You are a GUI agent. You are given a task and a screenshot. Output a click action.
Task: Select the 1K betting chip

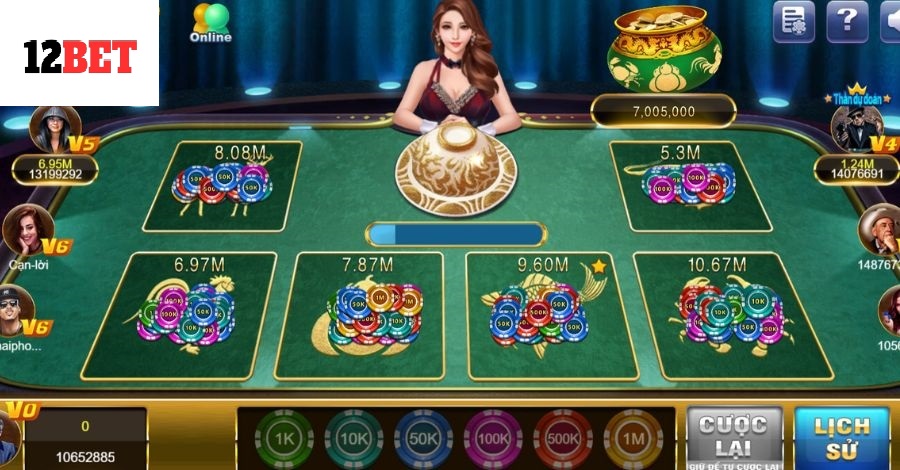284,439
